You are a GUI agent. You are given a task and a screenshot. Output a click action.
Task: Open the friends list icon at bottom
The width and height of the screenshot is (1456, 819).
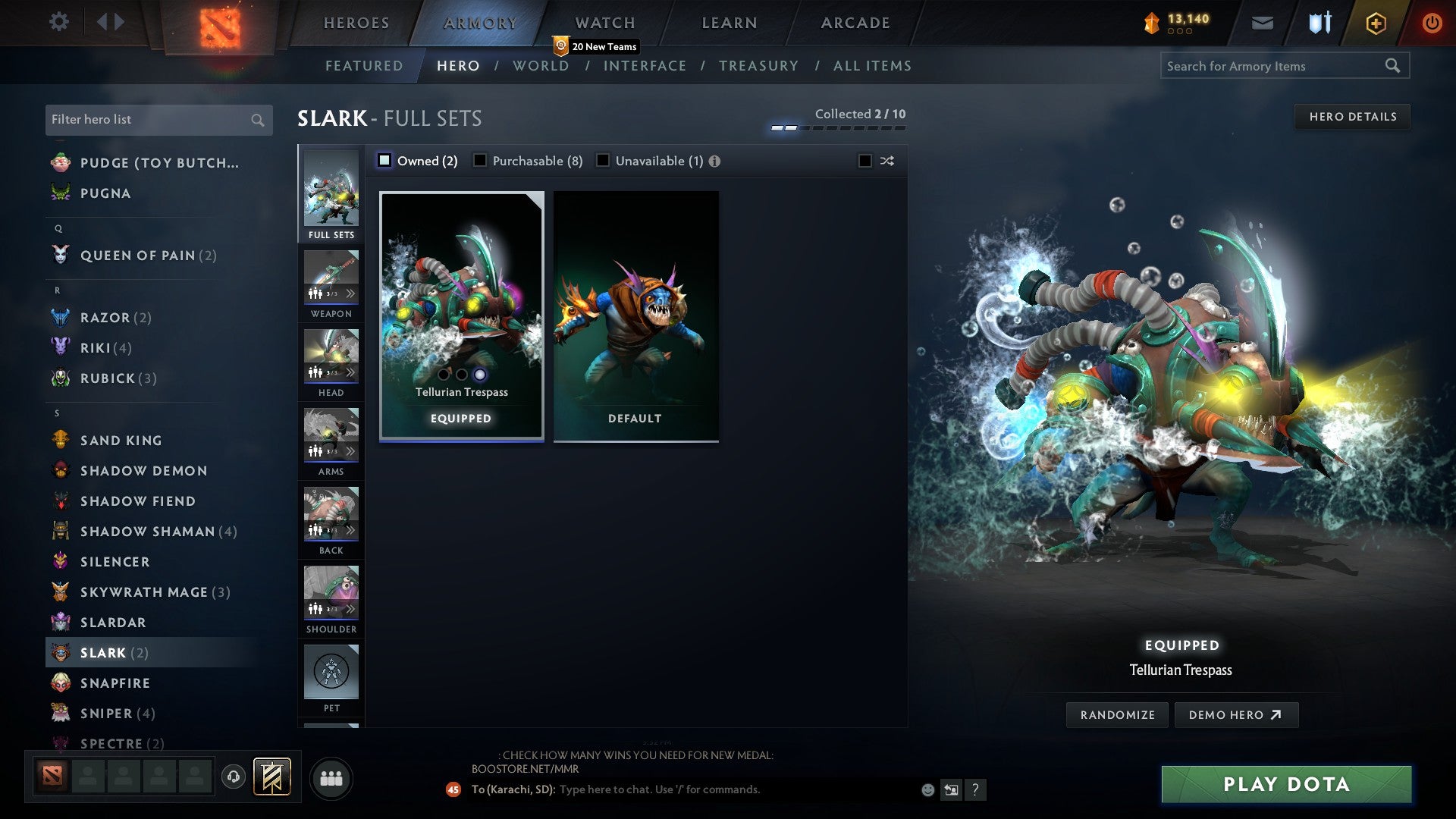pos(331,777)
